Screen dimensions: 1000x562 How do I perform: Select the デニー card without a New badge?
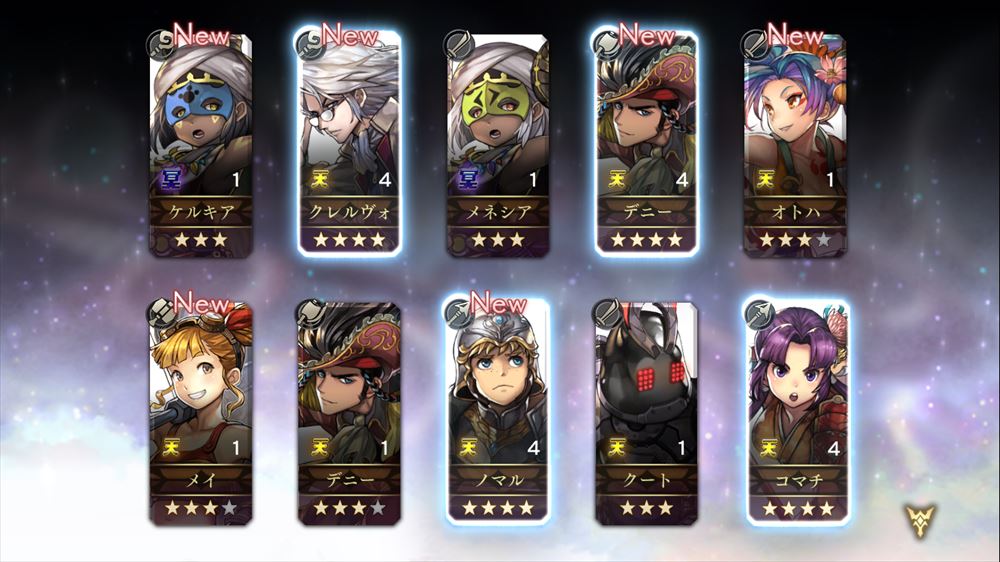(349, 412)
